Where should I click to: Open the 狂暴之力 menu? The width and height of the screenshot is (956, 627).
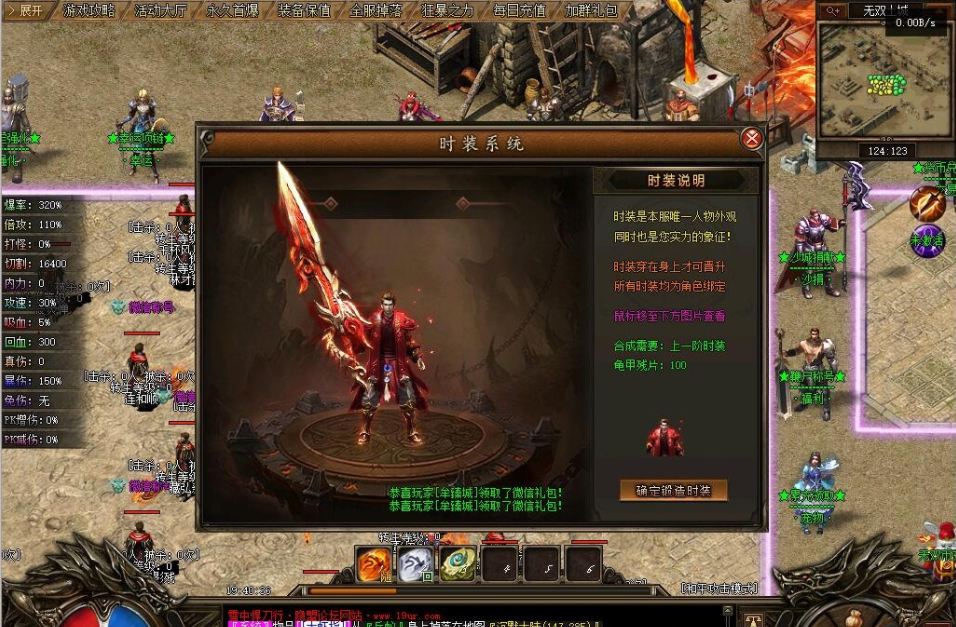tap(448, 11)
